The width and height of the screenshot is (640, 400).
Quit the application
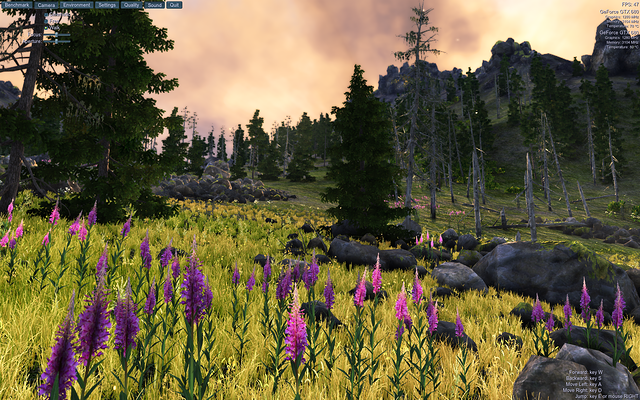coord(174,5)
